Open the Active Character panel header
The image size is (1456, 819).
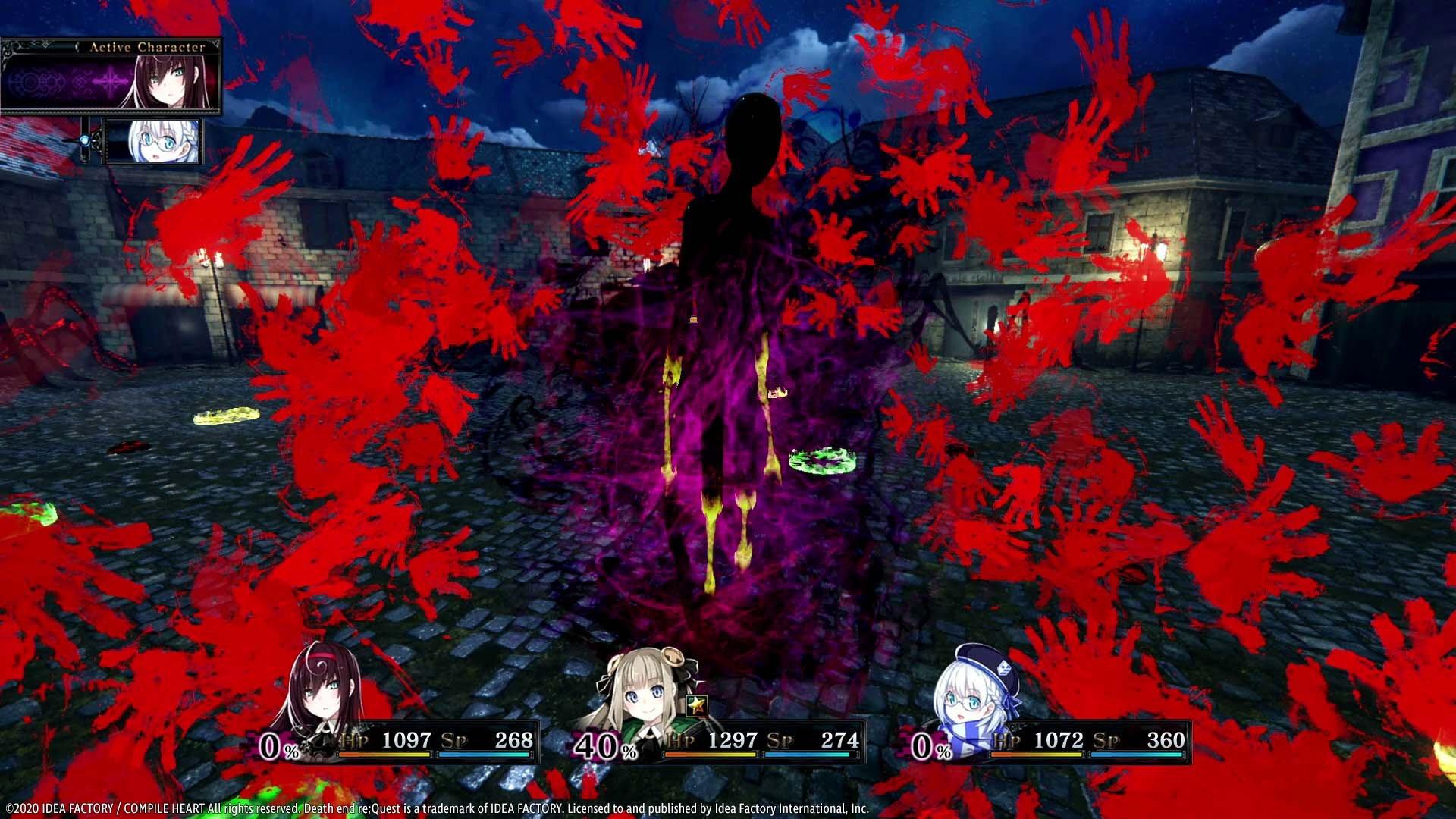pyautogui.click(x=148, y=47)
